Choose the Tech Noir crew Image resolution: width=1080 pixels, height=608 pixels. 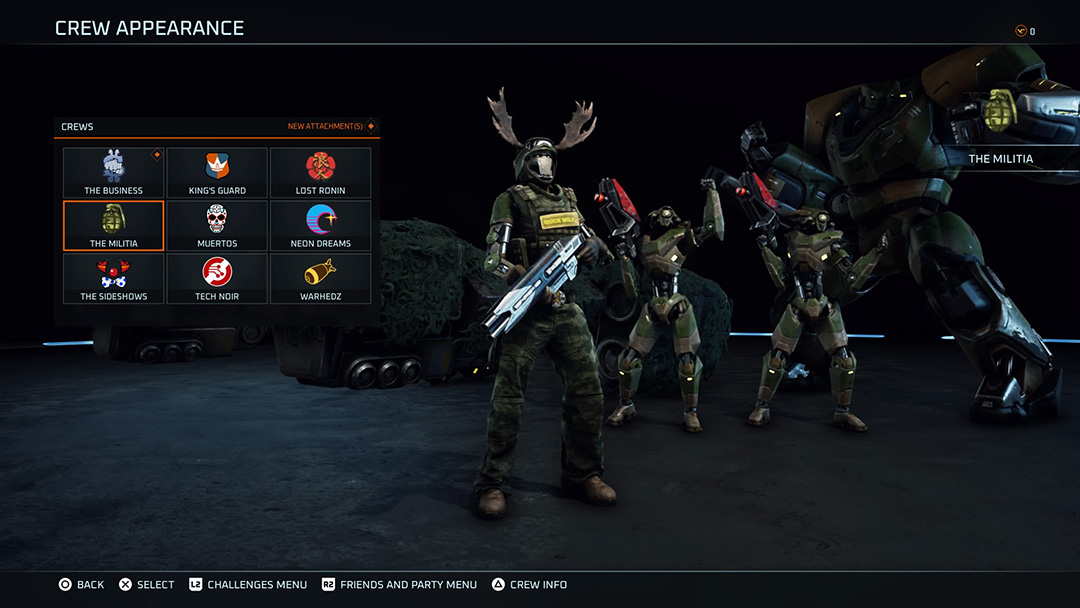[x=217, y=279]
